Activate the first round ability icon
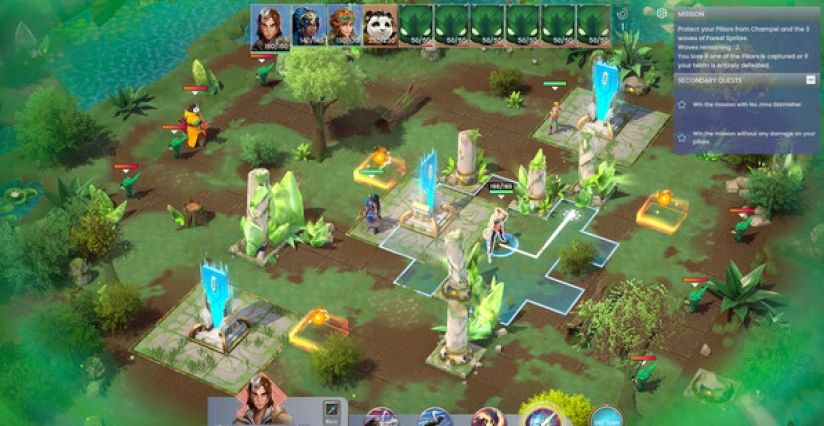824x426 pixels. coord(381,418)
